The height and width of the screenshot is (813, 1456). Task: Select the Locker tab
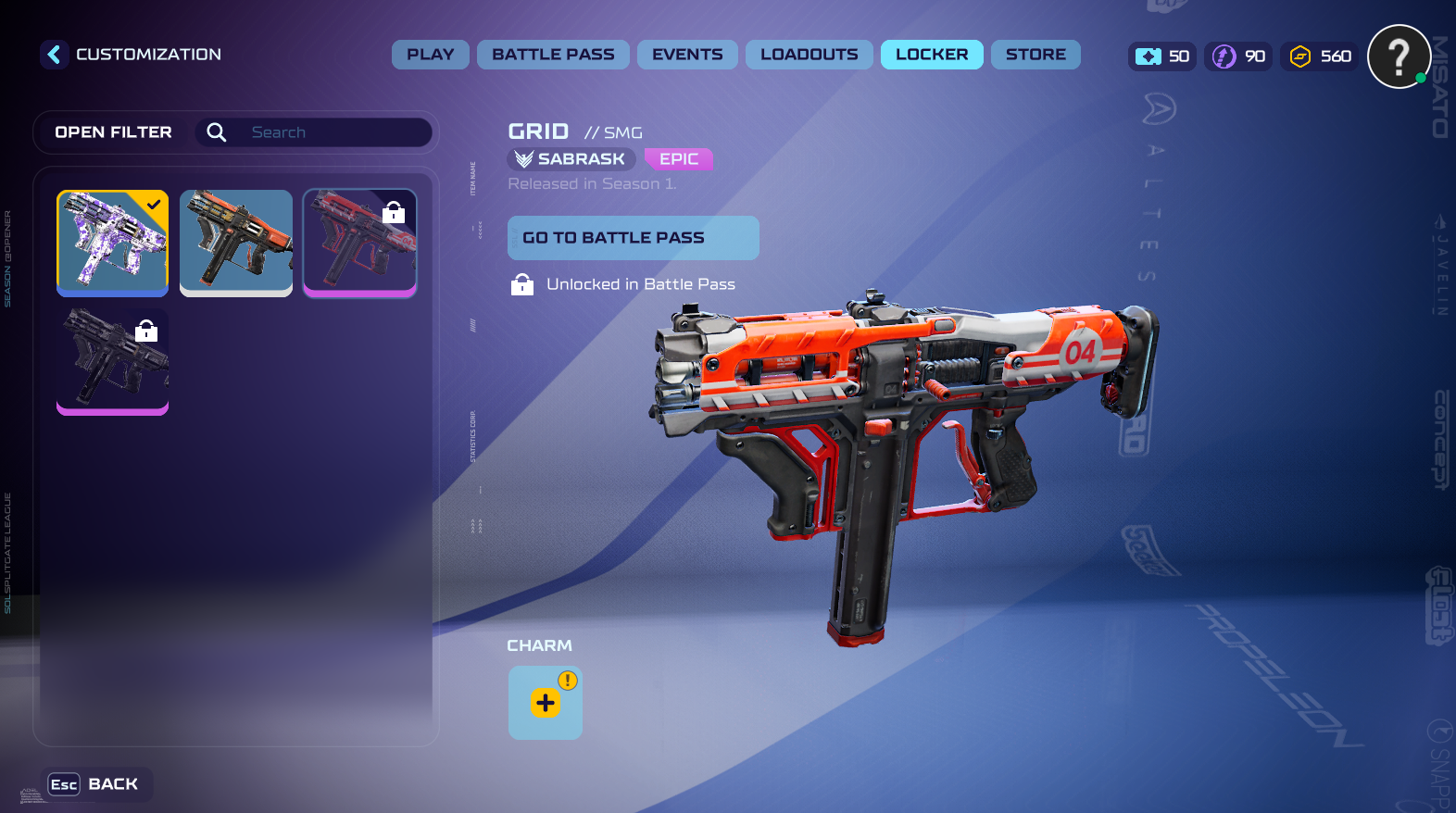click(932, 55)
